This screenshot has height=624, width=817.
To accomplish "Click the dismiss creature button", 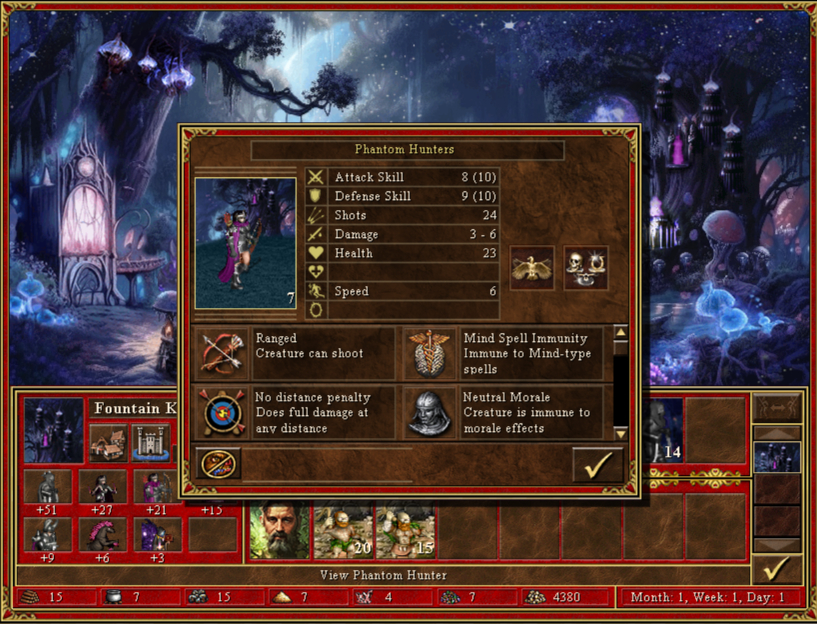I will [218, 465].
